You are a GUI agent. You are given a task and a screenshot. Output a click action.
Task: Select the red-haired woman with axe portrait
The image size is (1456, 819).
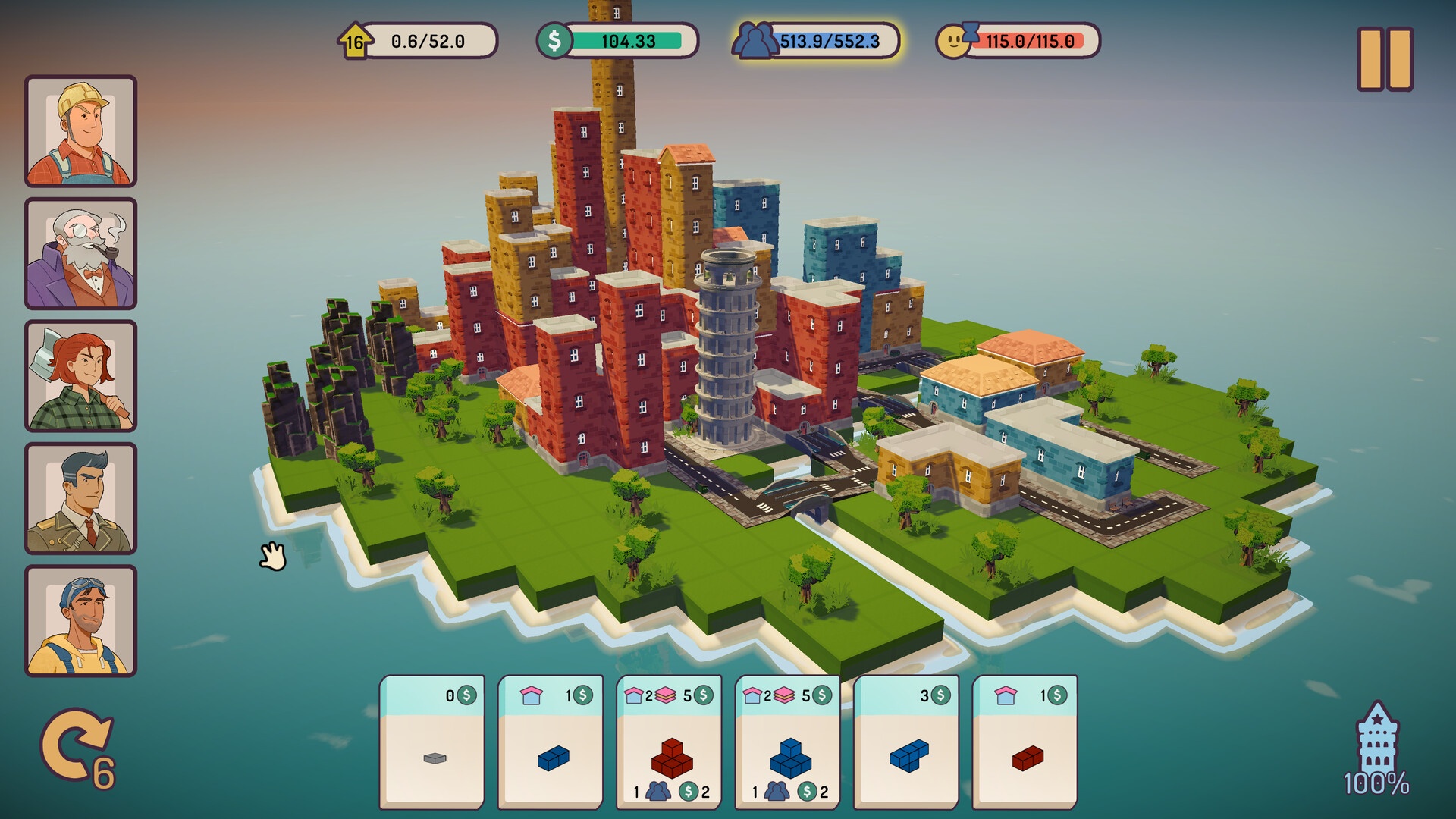[81, 376]
